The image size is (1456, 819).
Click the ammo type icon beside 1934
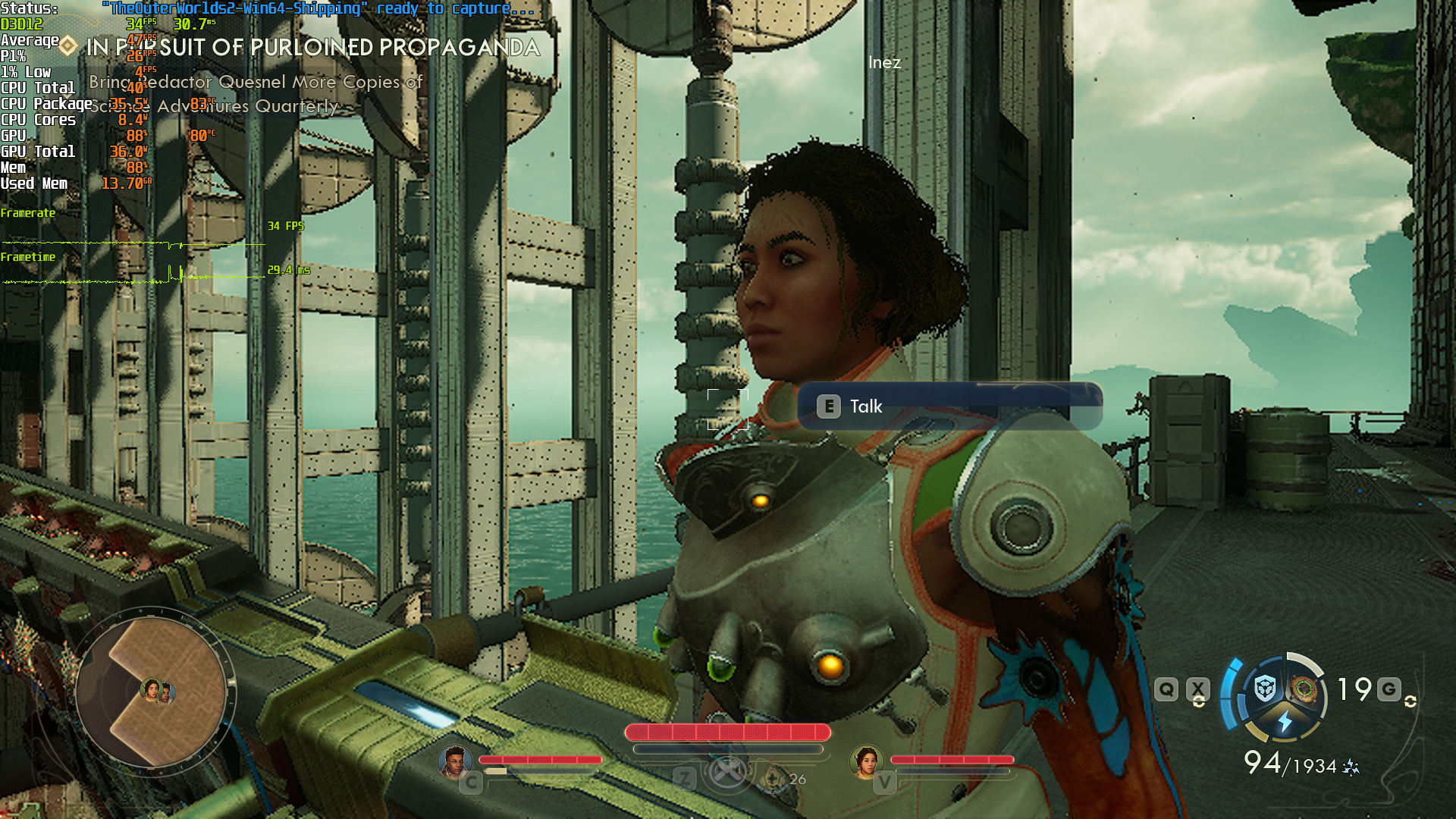pos(1351,767)
